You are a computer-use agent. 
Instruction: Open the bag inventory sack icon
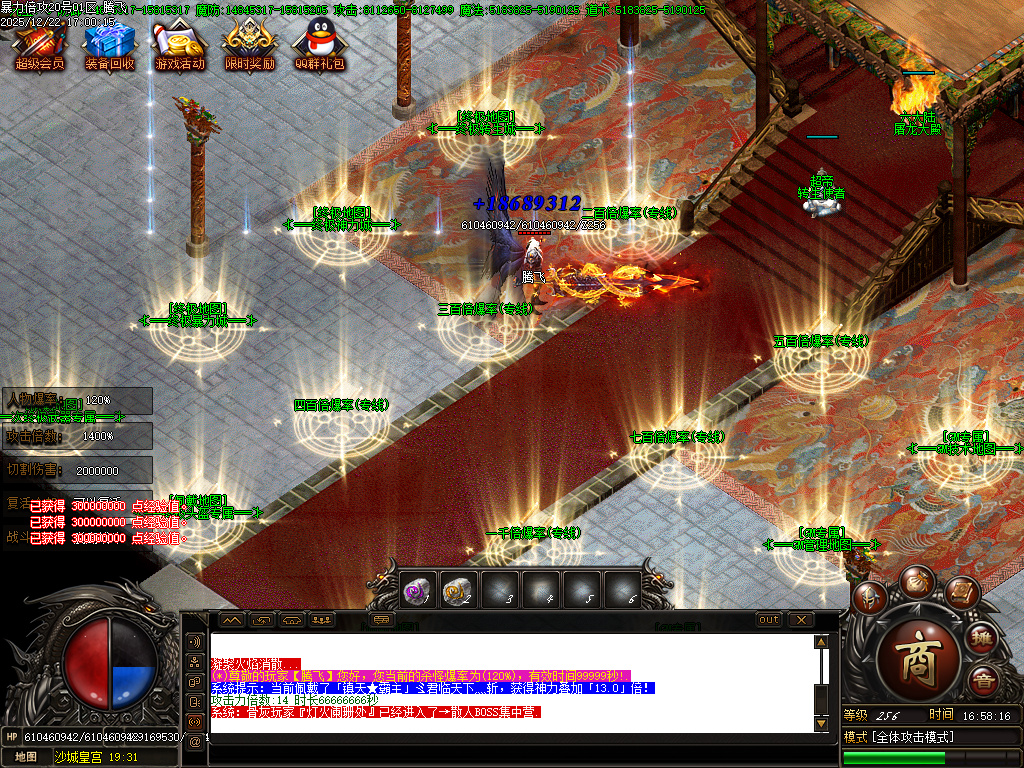[916, 581]
